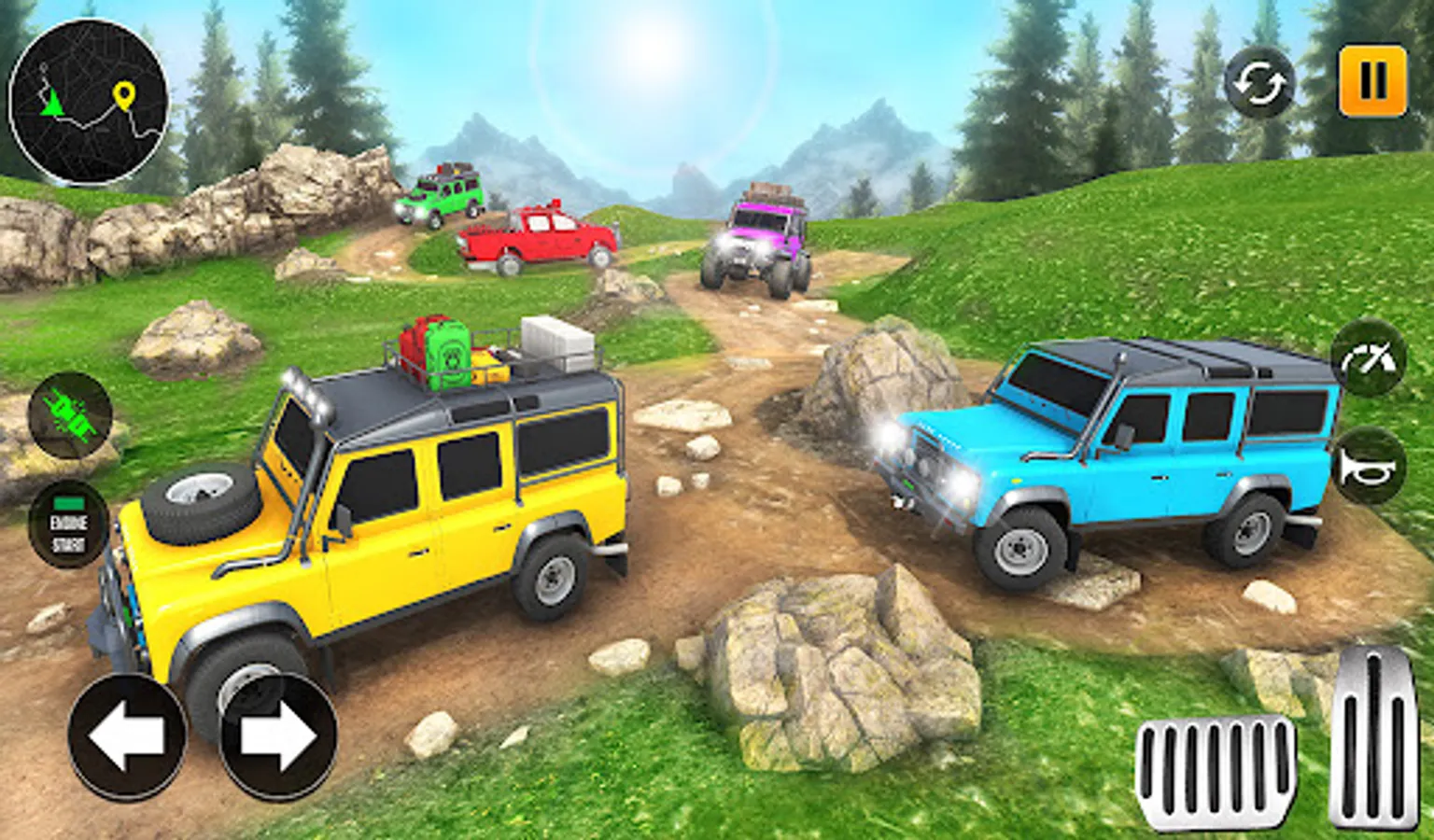1434x840 pixels.
Task: Toggle the green drivetrain icon
Action: (70, 415)
